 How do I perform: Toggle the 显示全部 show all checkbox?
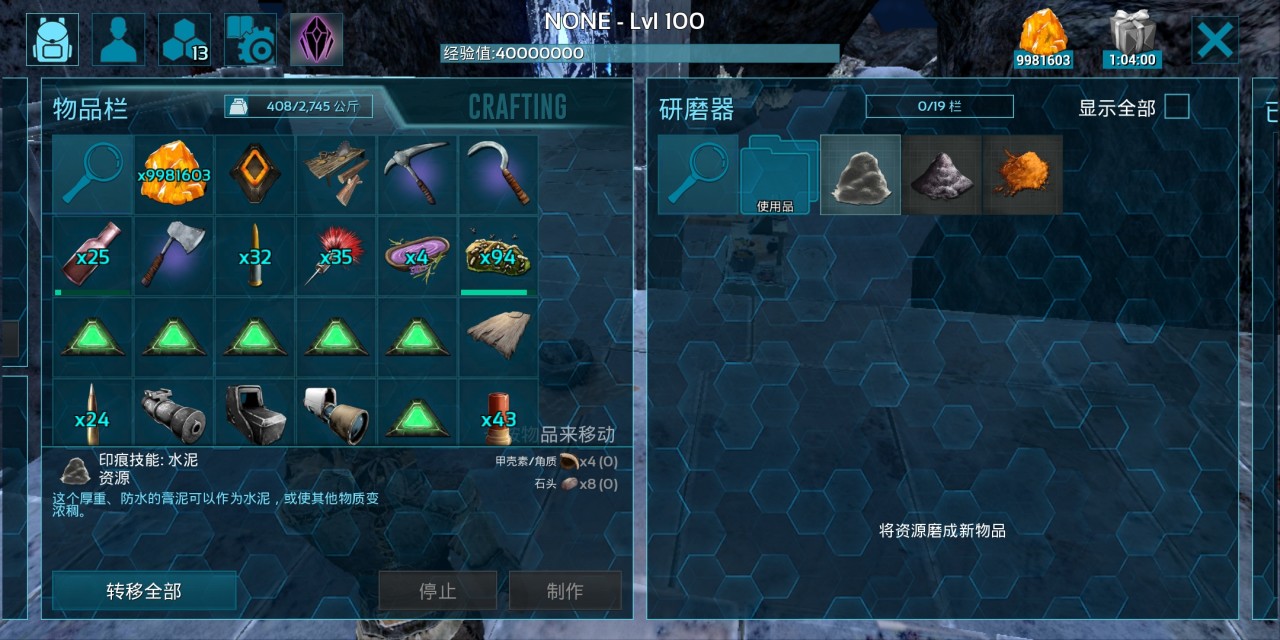coord(1177,107)
